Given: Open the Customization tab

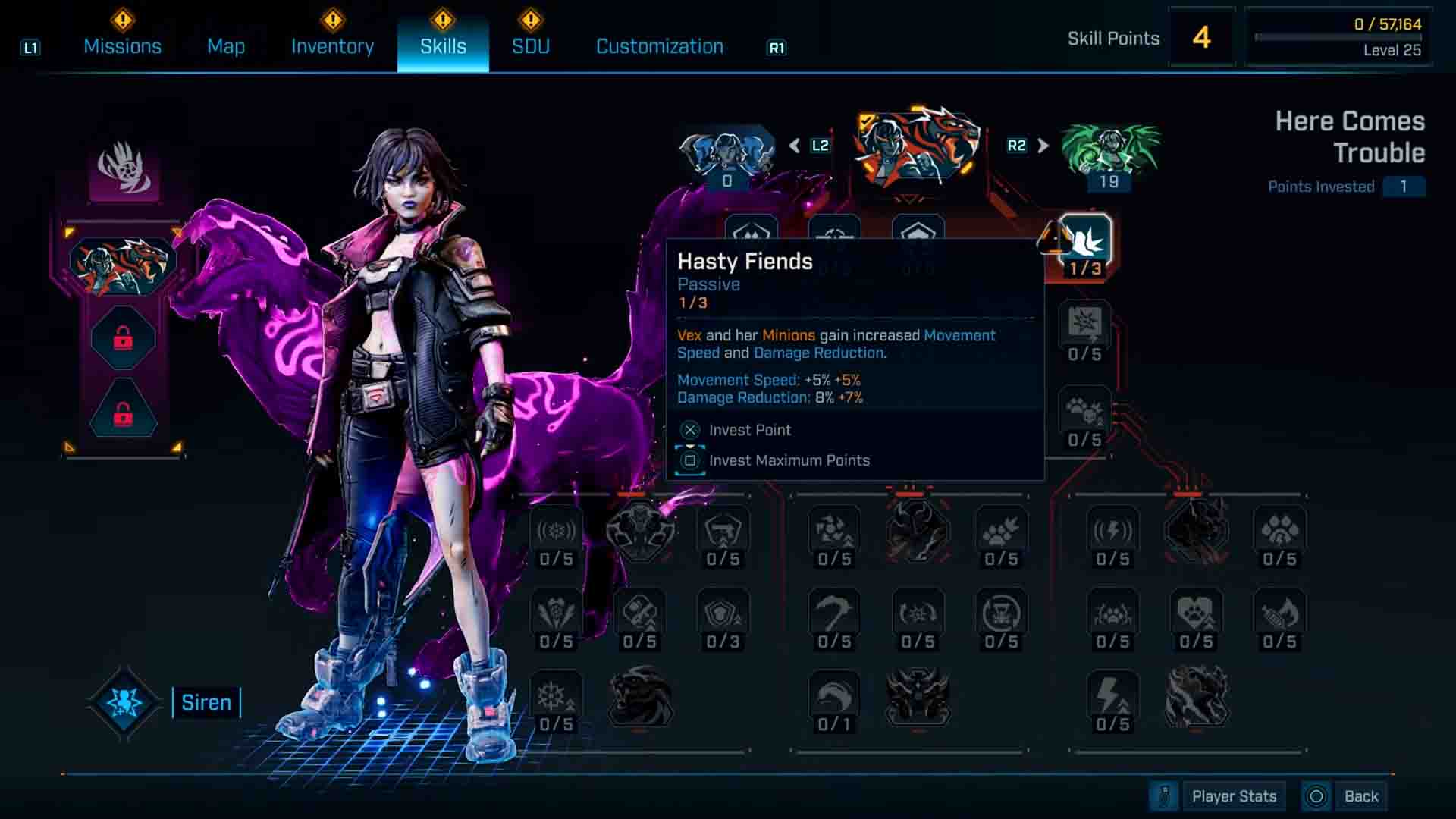Looking at the screenshot, I should coord(659,46).
